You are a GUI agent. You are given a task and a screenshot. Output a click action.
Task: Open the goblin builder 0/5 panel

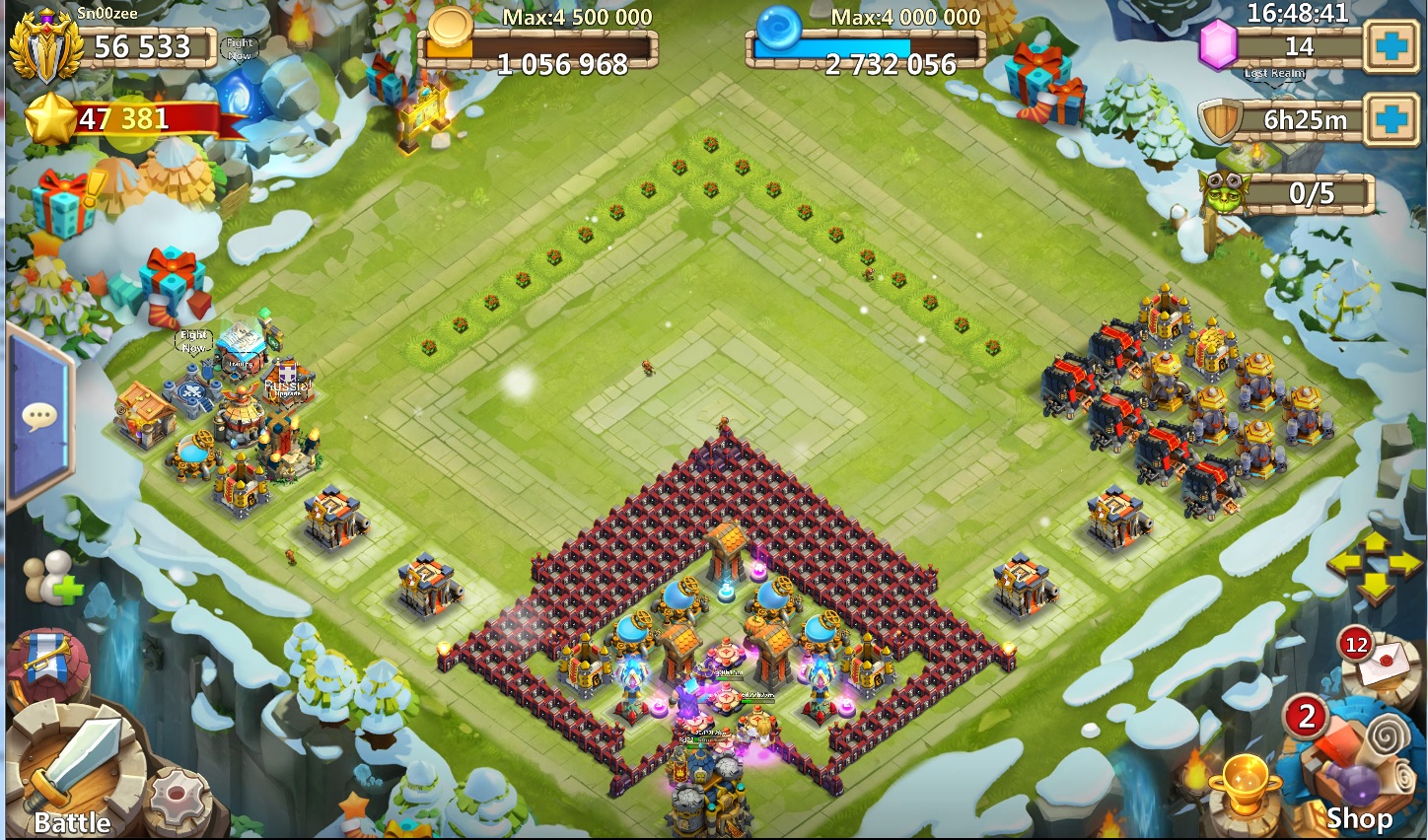coord(1288,193)
